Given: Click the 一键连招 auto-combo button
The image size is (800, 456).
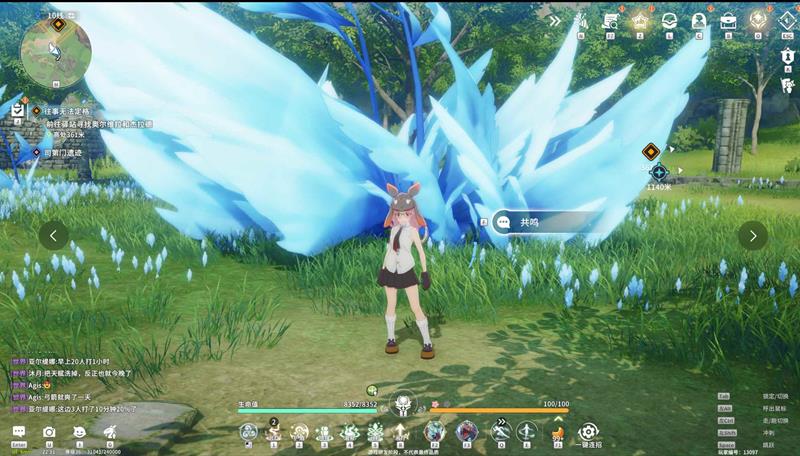Looking at the screenshot, I should [588, 432].
